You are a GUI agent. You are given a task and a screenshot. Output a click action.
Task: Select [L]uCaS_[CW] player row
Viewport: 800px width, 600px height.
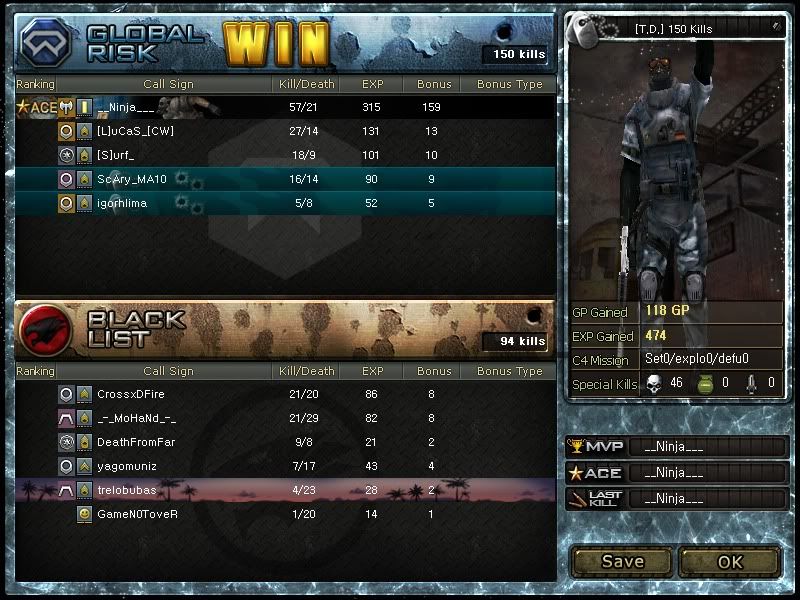click(285, 131)
